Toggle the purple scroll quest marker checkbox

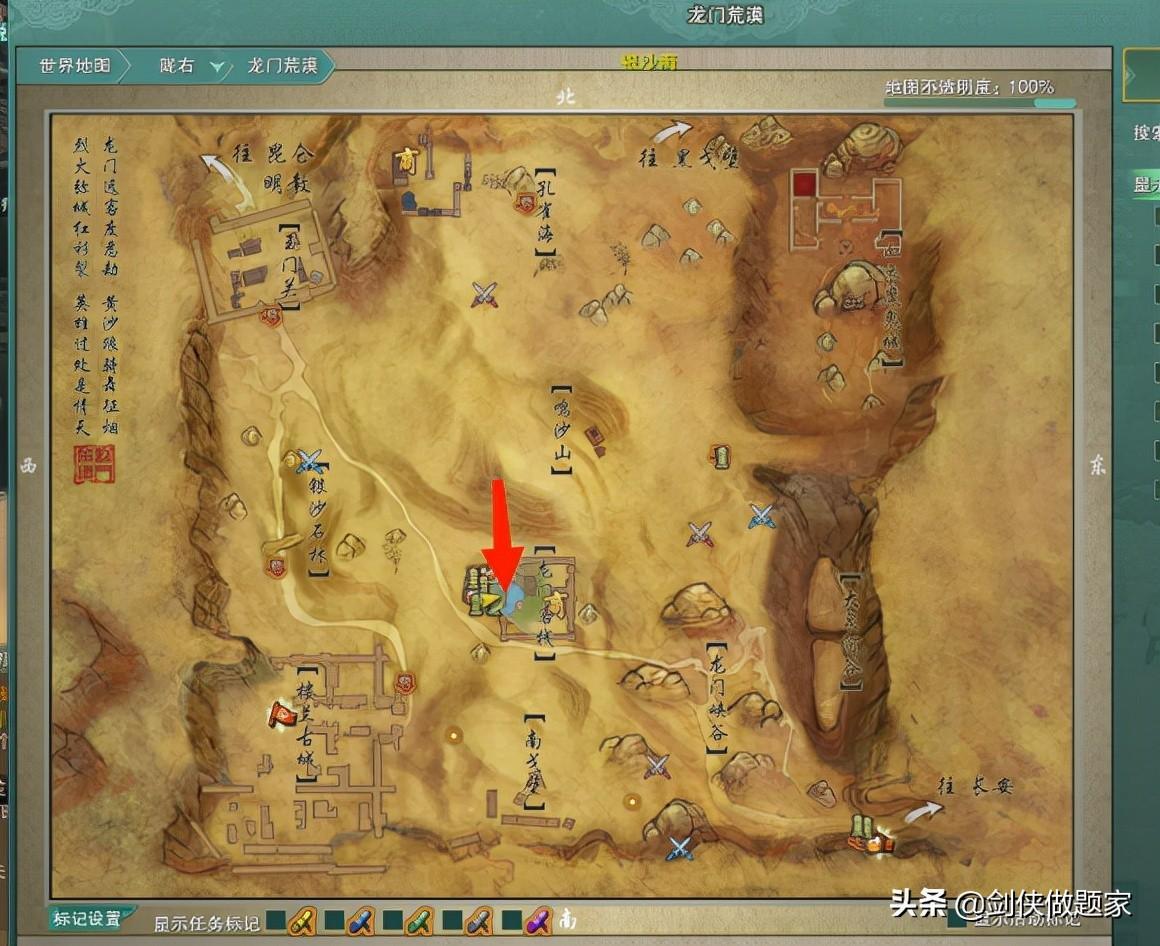point(510,919)
